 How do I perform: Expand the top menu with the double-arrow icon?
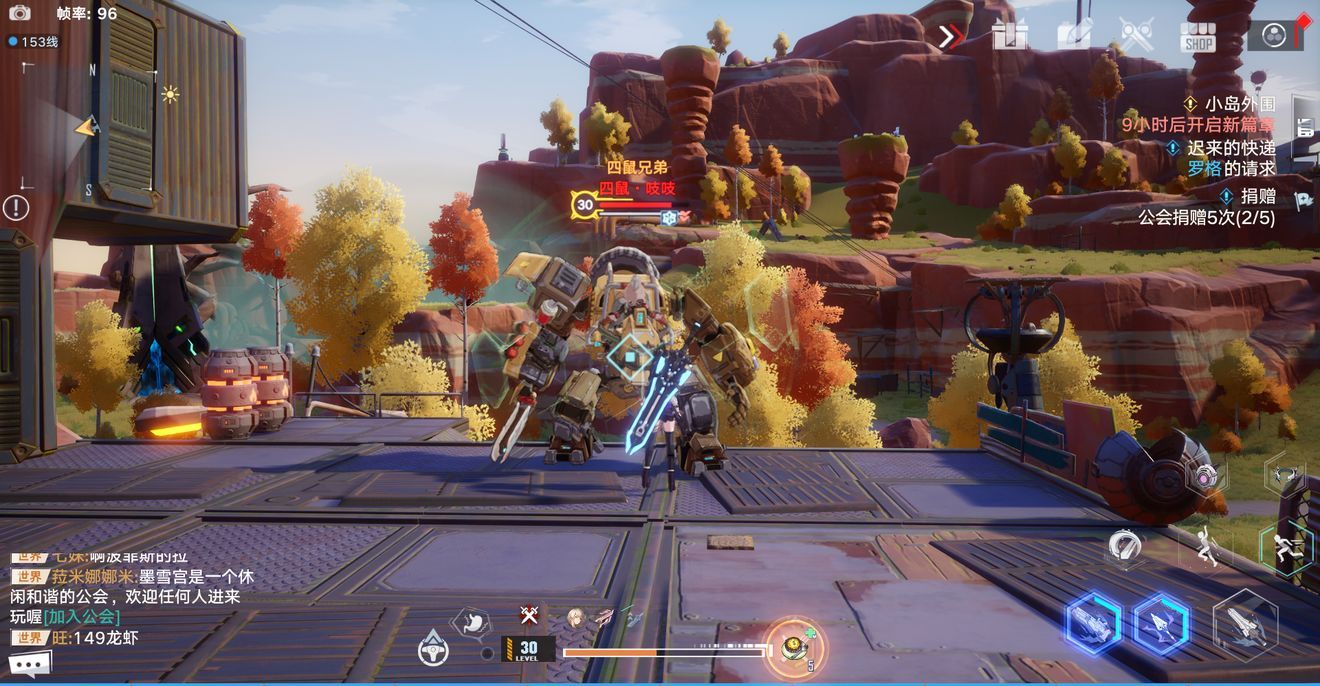949,37
